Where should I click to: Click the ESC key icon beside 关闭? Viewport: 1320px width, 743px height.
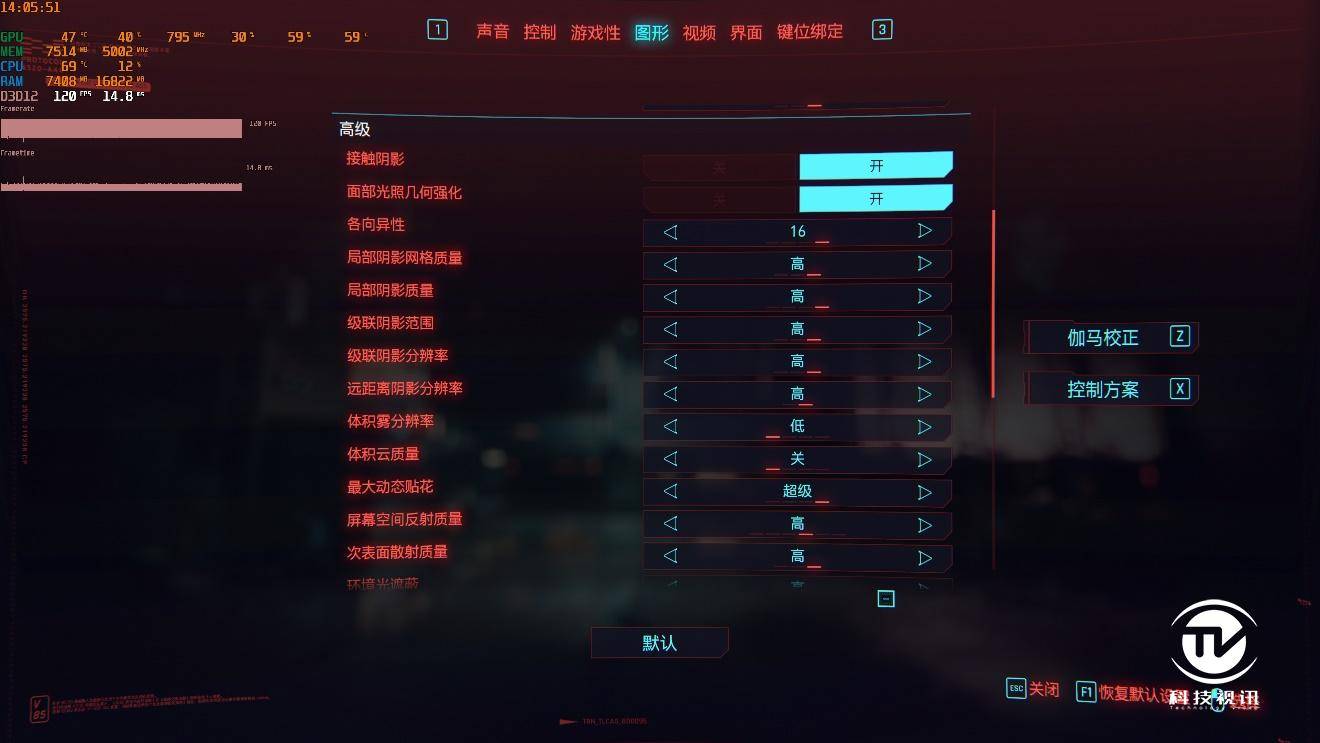(1015, 689)
